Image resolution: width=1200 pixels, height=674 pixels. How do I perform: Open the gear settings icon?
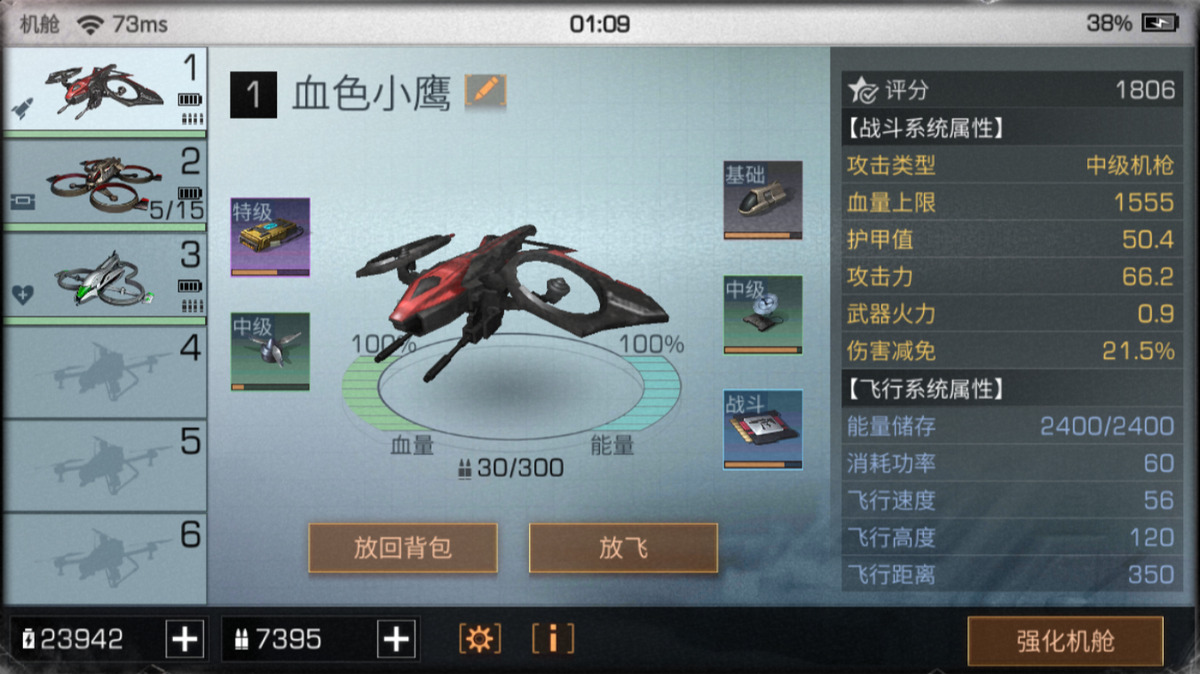point(480,638)
